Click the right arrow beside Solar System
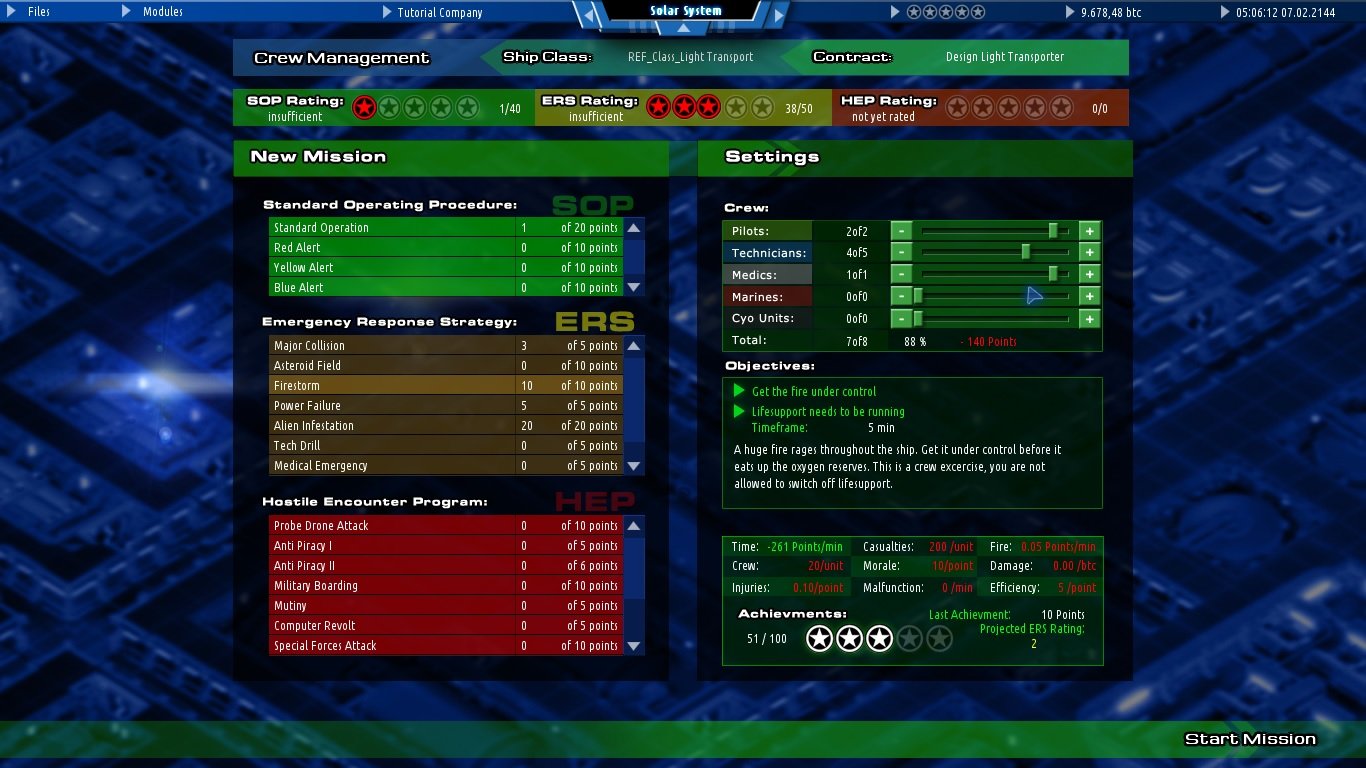Viewport: 1366px width, 768px height. pyautogui.click(x=778, y=12)
